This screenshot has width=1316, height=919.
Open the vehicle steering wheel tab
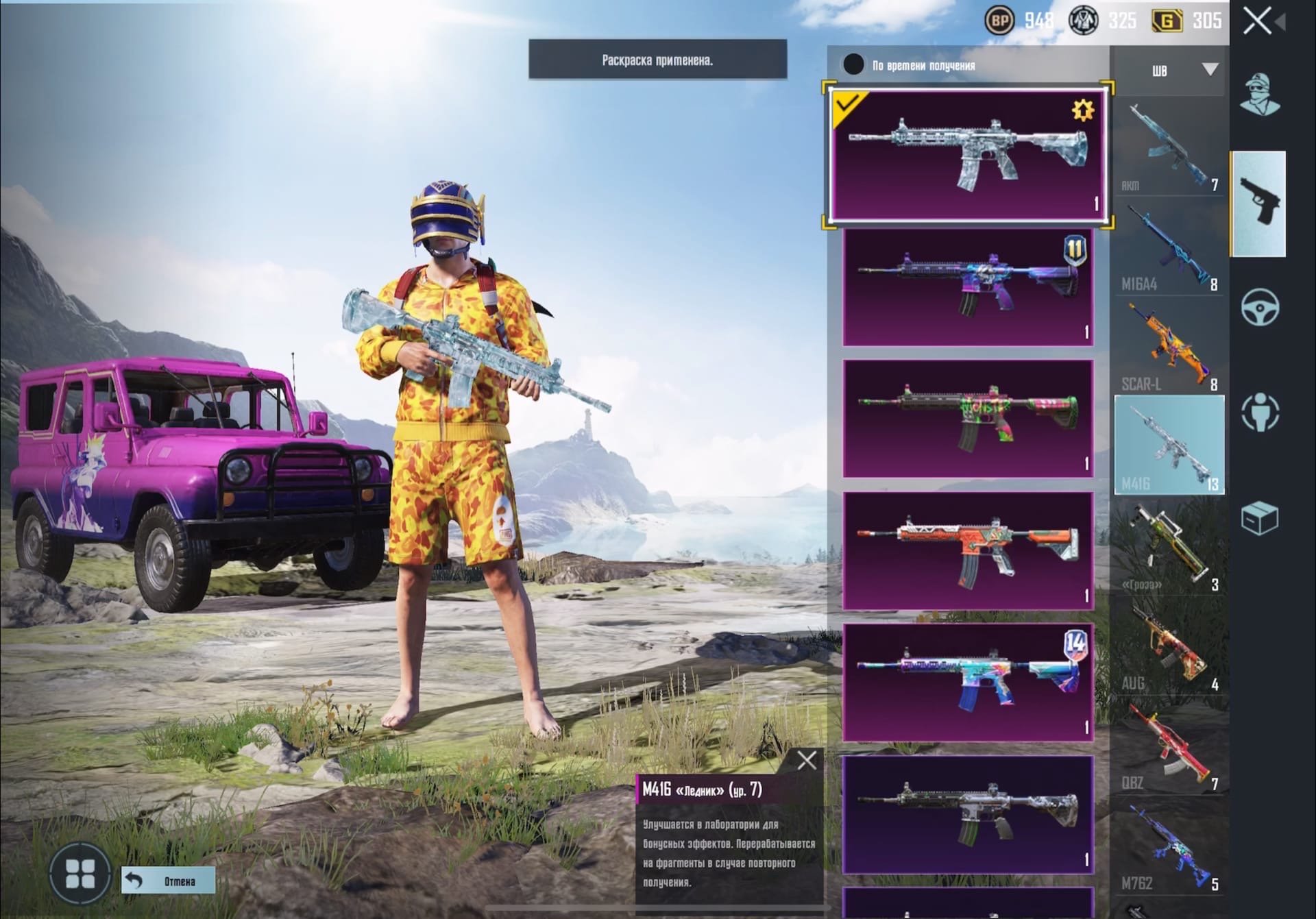[x=1259, y=308]
